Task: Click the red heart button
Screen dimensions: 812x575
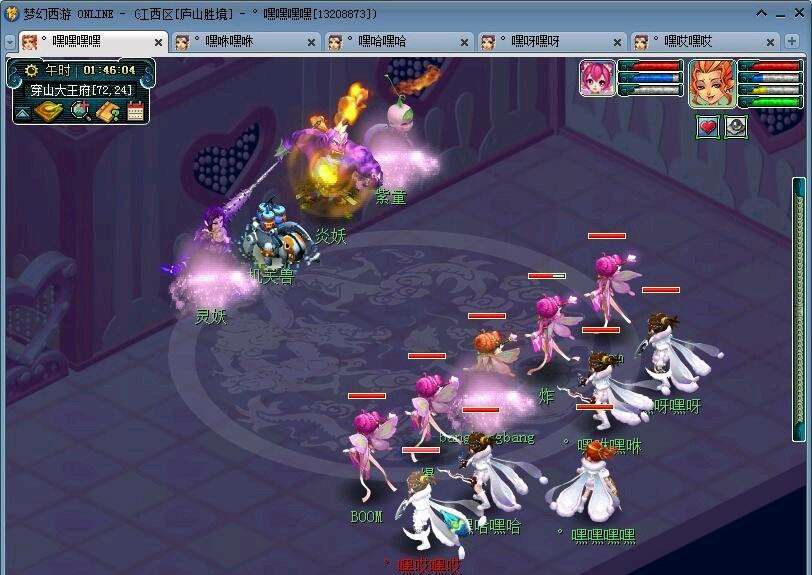Action: [x=708, y=127]
